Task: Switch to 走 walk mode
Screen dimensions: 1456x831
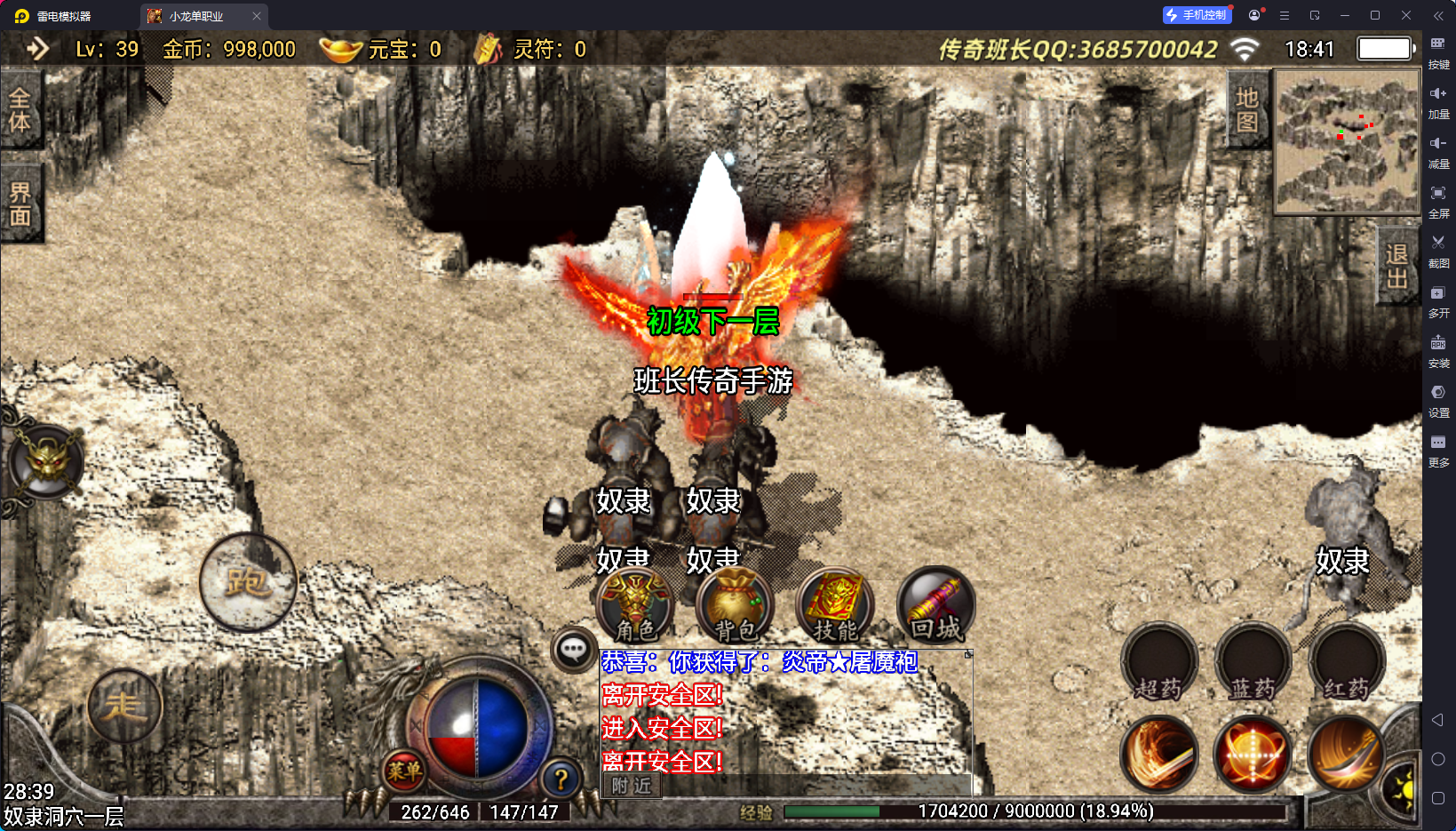Action: [x=124, y=707]
